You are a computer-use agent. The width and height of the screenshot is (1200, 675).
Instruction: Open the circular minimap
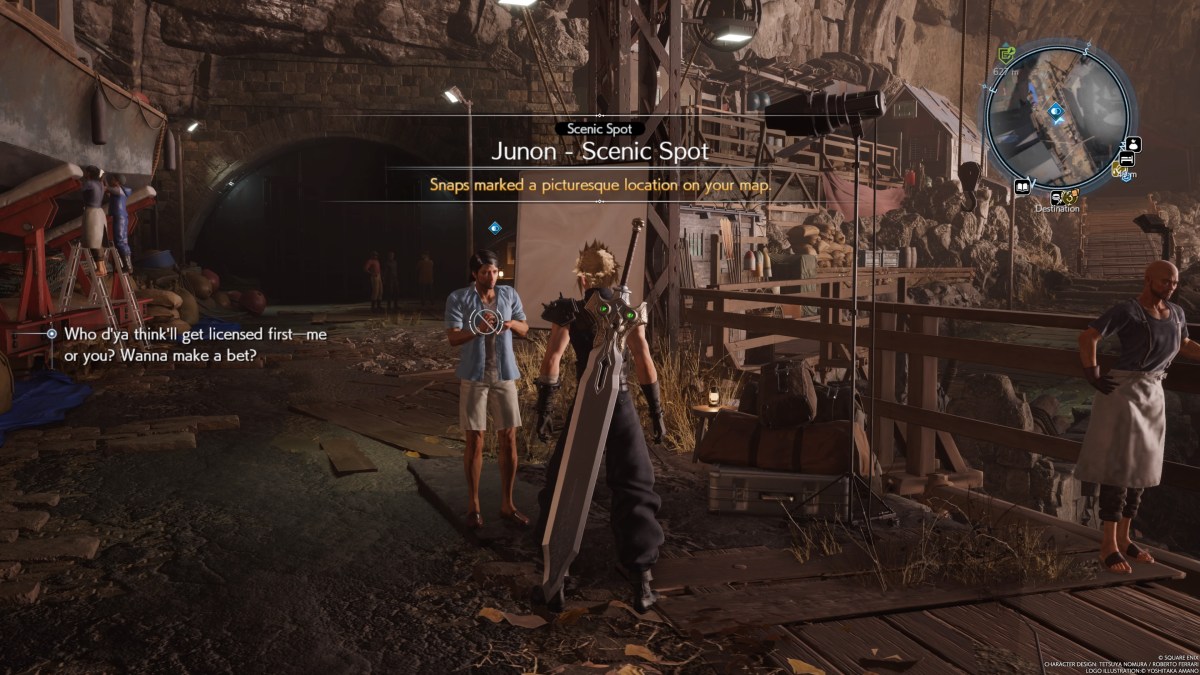1058,117
